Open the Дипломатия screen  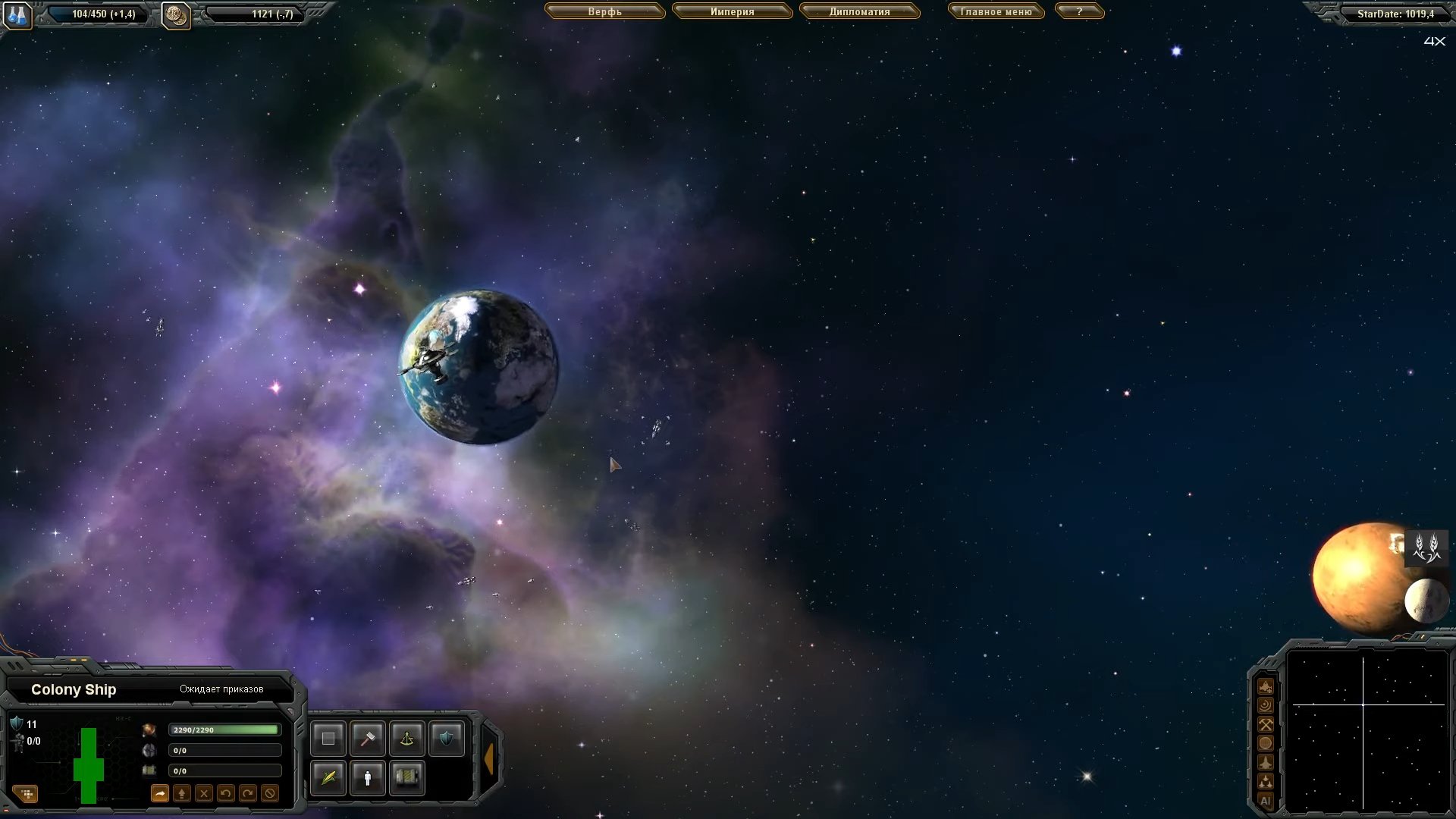point(859,12)
